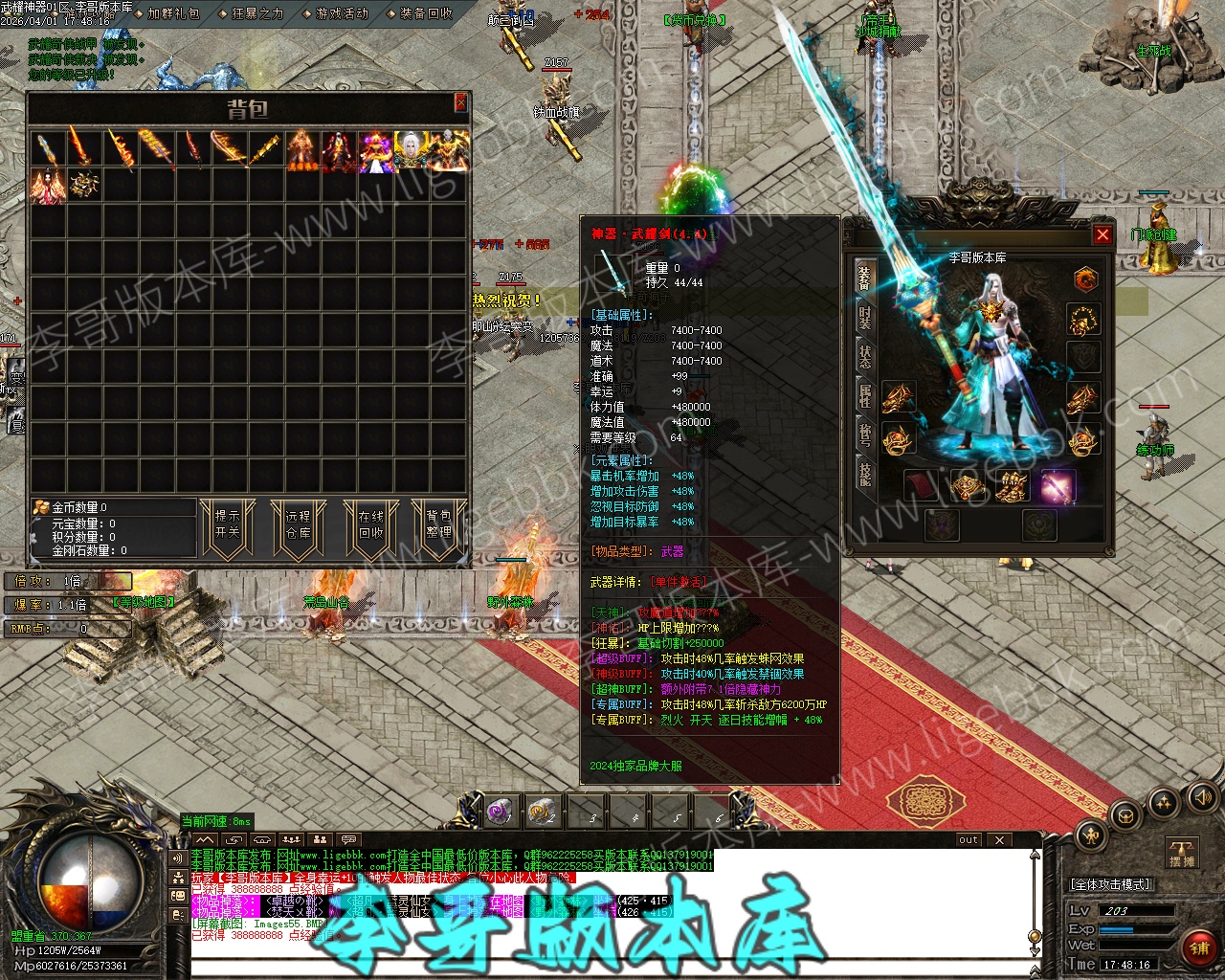Open the 状态 status tab
The height and width of the screenshot is (980, 1225).
pos(864,357)
